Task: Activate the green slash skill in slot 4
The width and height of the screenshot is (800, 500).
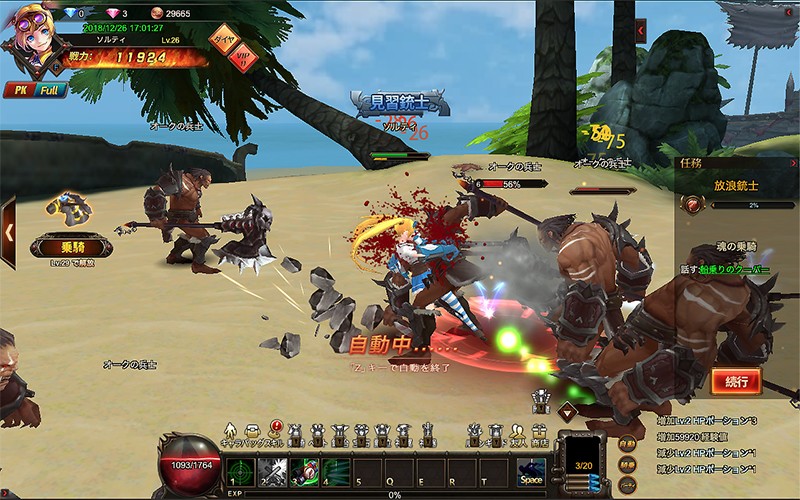Action: point(336,471)
